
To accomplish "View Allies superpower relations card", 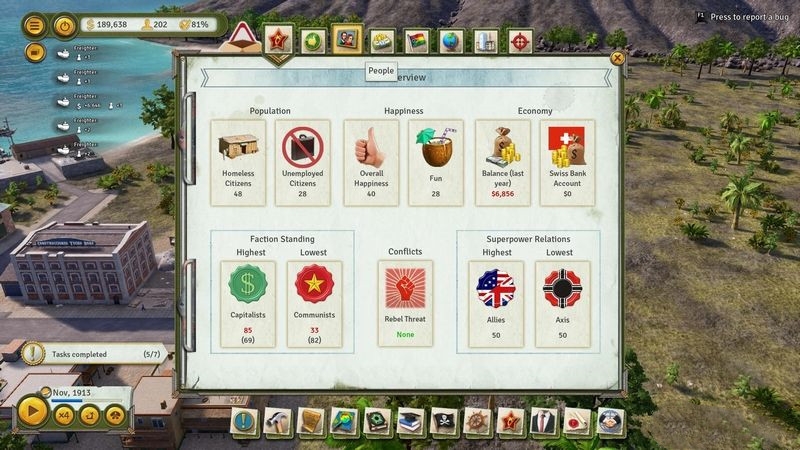I will [497, 304].
